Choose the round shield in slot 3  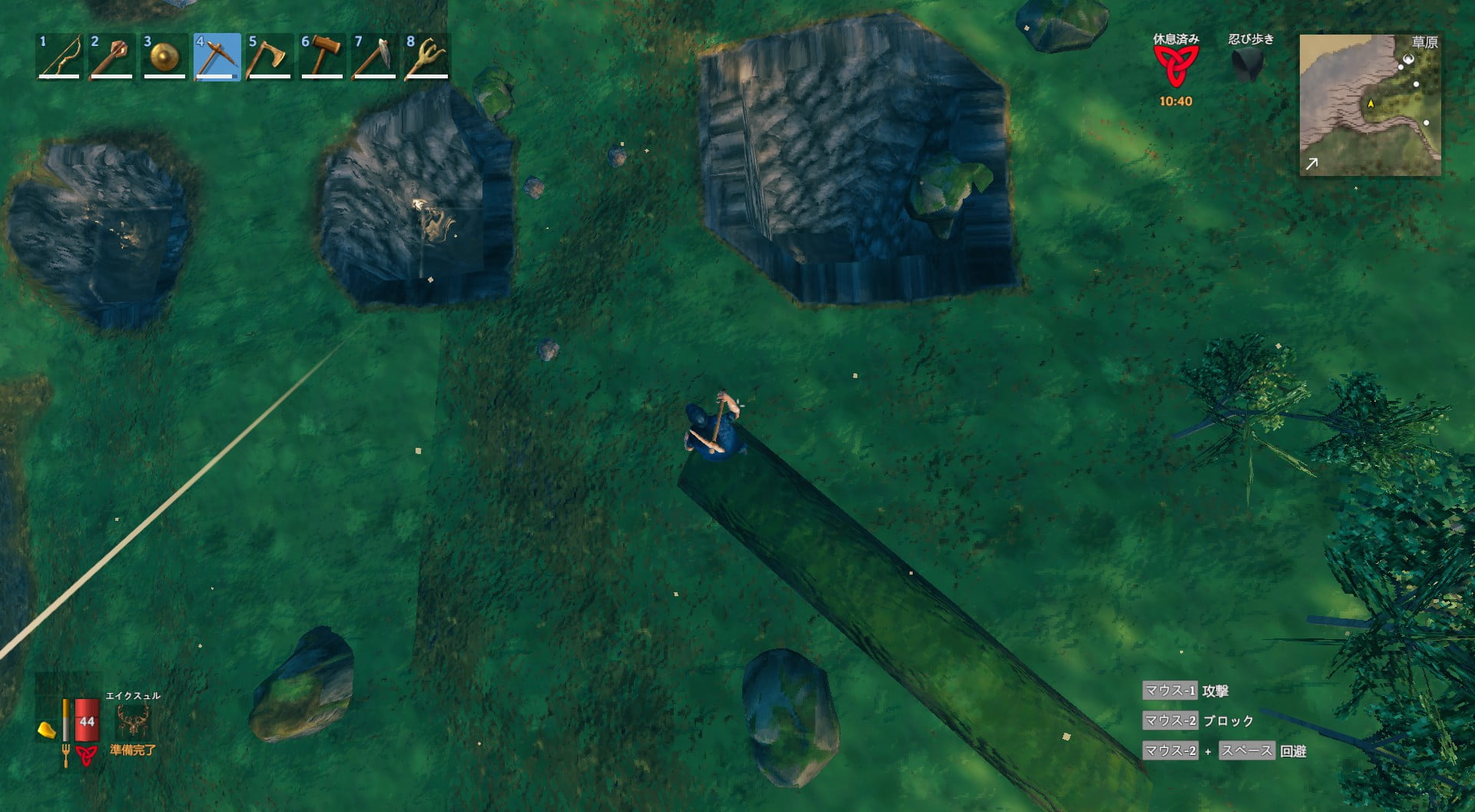click(164, 57)
